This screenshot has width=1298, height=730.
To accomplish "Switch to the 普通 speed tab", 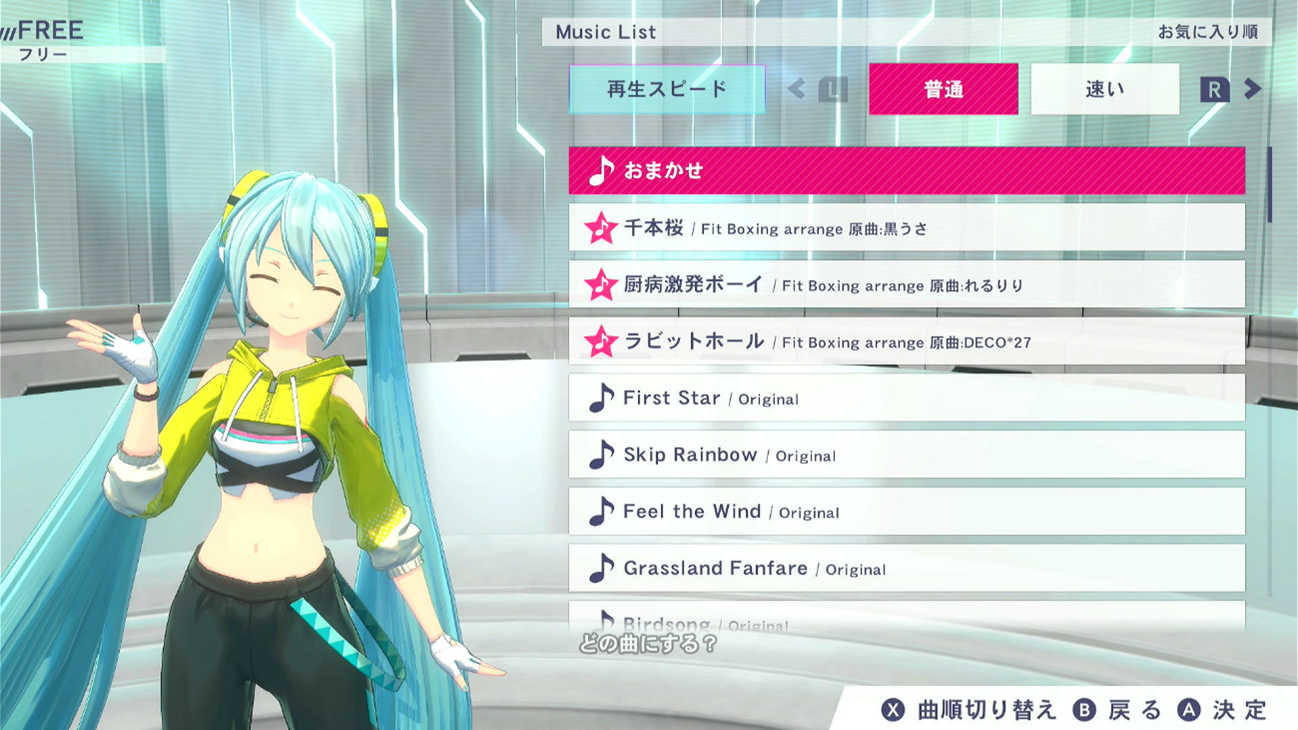I will 943,89.
